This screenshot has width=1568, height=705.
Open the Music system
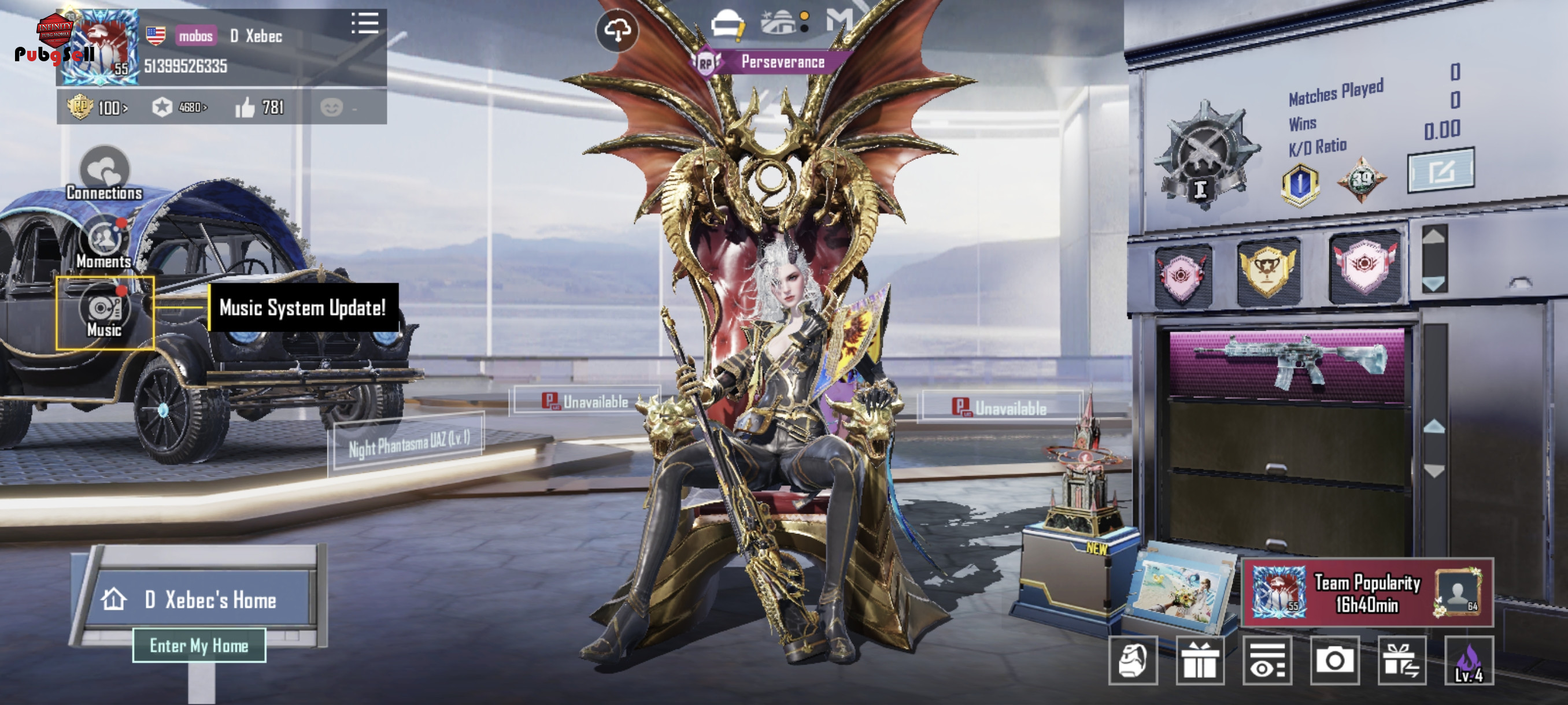click(x=104, y=313)
